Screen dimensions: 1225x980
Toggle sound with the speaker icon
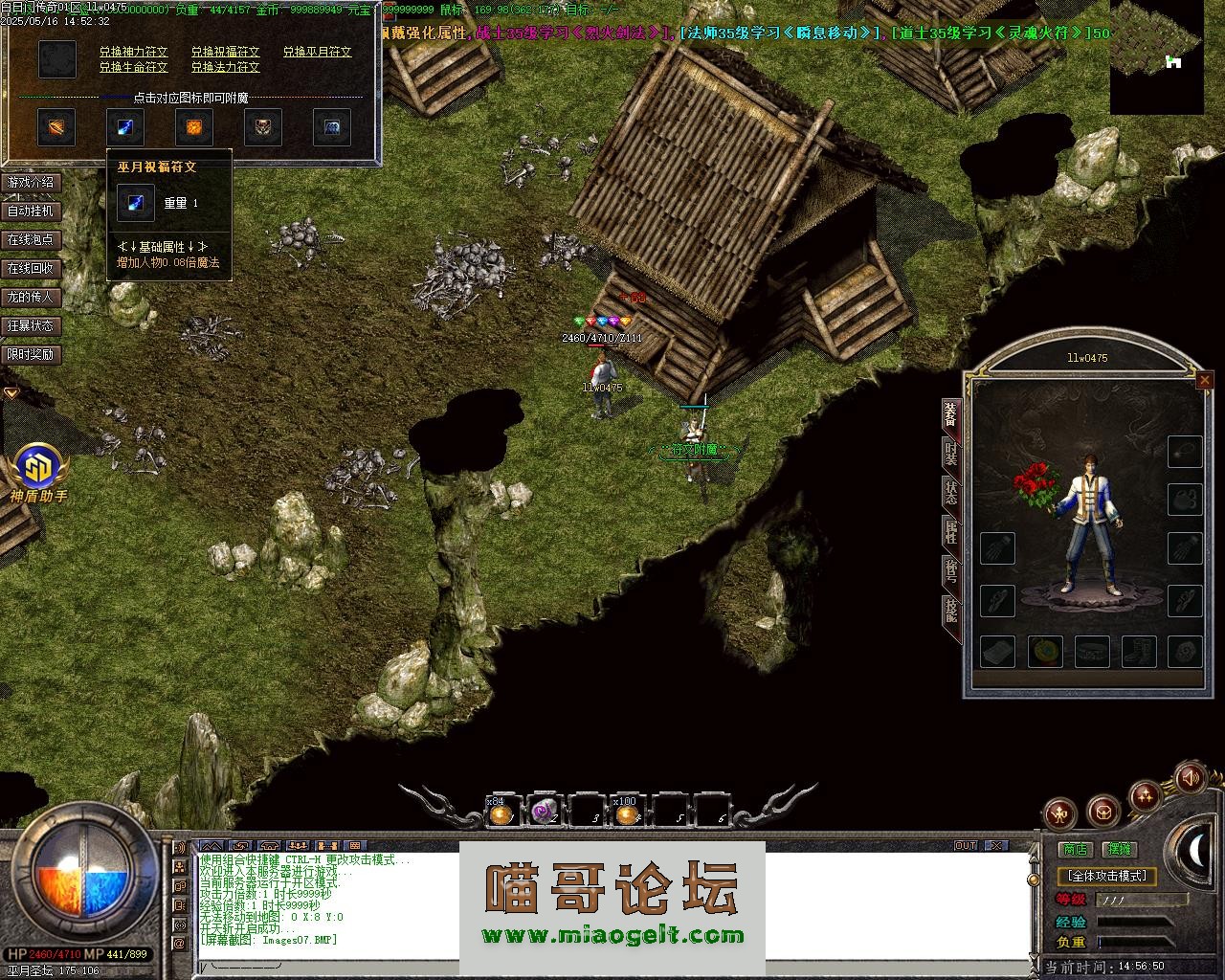(1190, 776)
